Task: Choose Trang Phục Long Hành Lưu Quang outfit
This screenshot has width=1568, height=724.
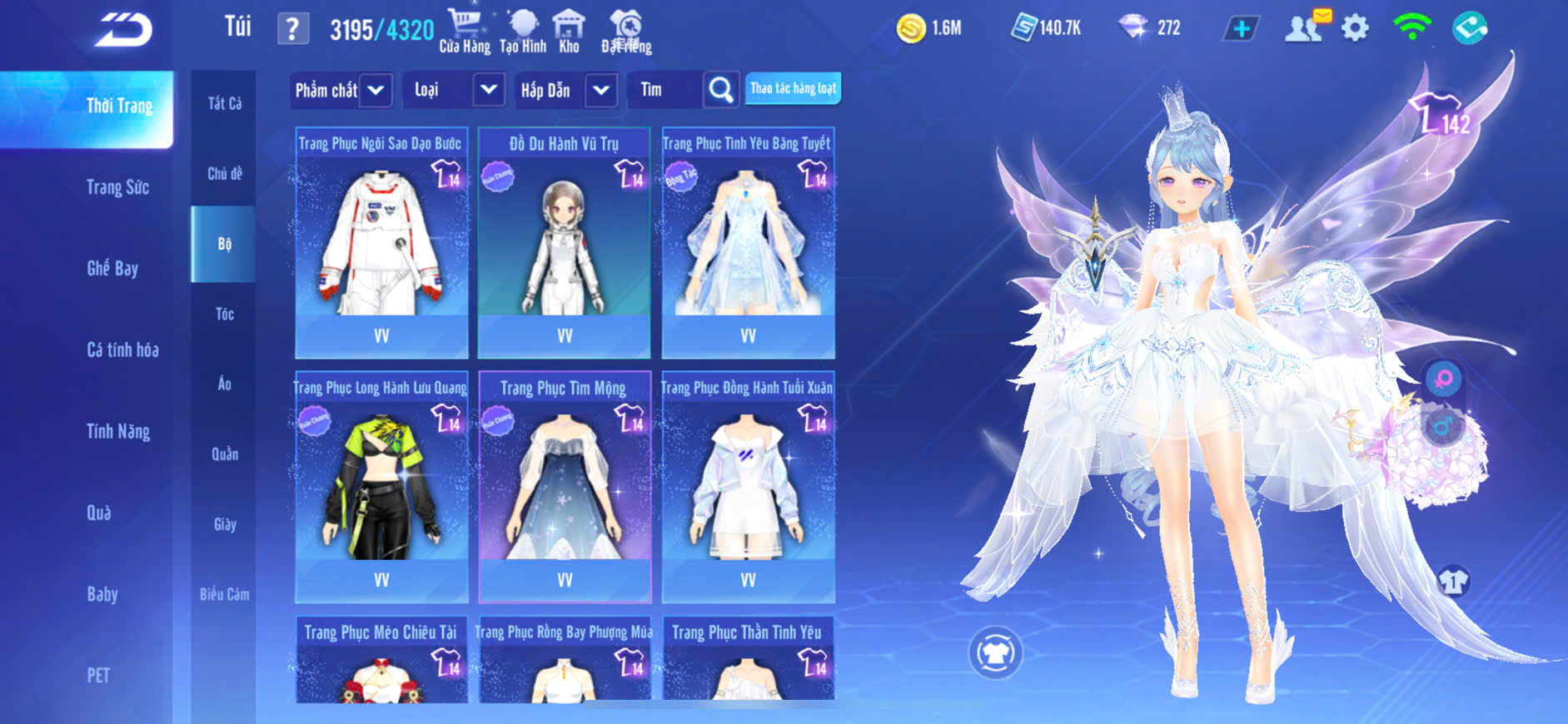Action: [x=381, y=486]
